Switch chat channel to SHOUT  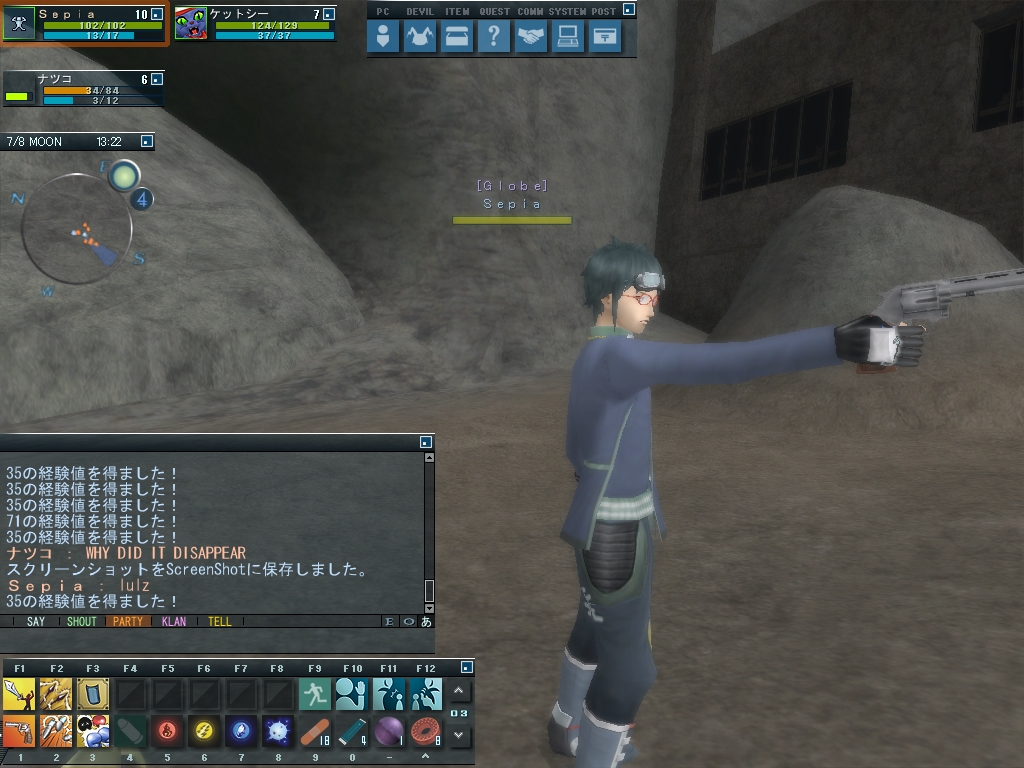tap(82, 621)
